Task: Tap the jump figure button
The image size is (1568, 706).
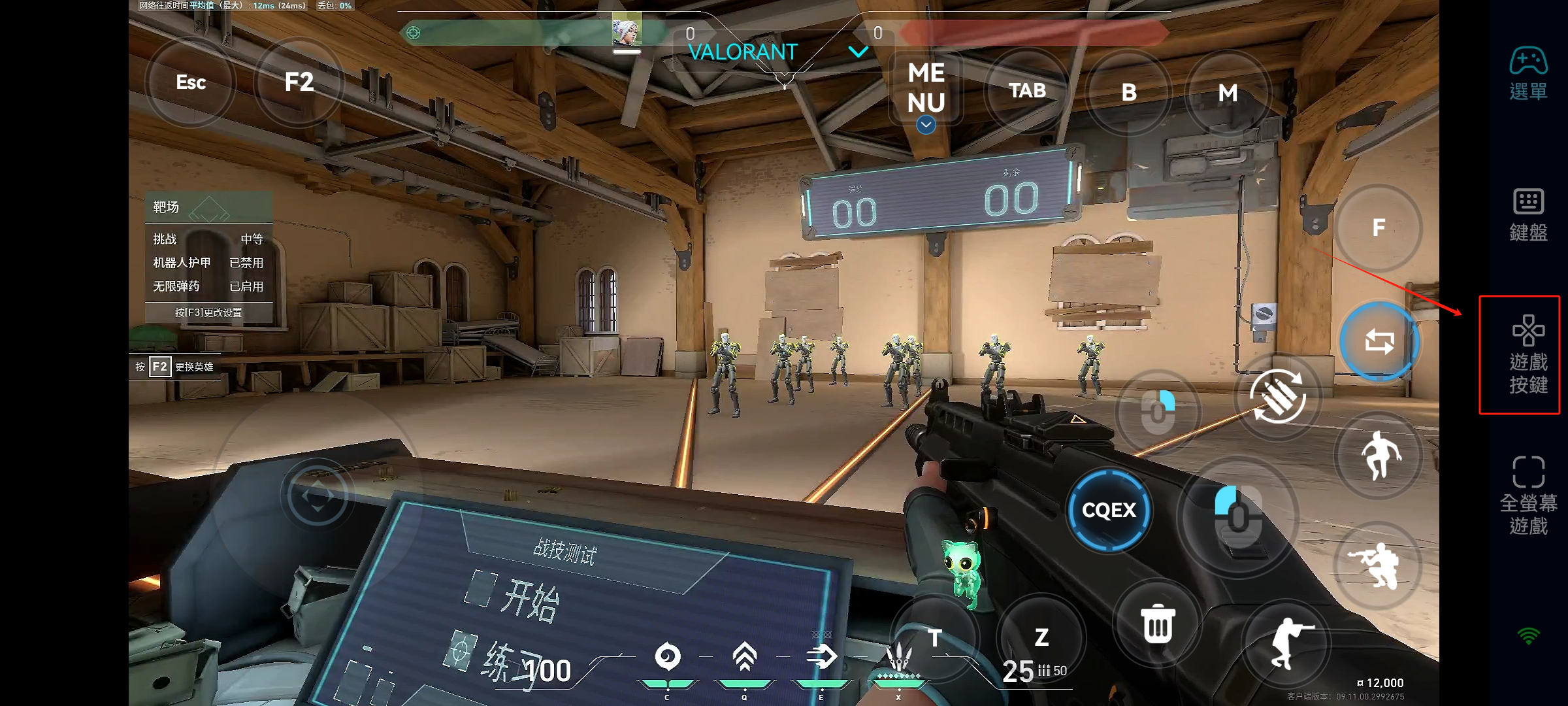Action: click(x=1379, y=456)
